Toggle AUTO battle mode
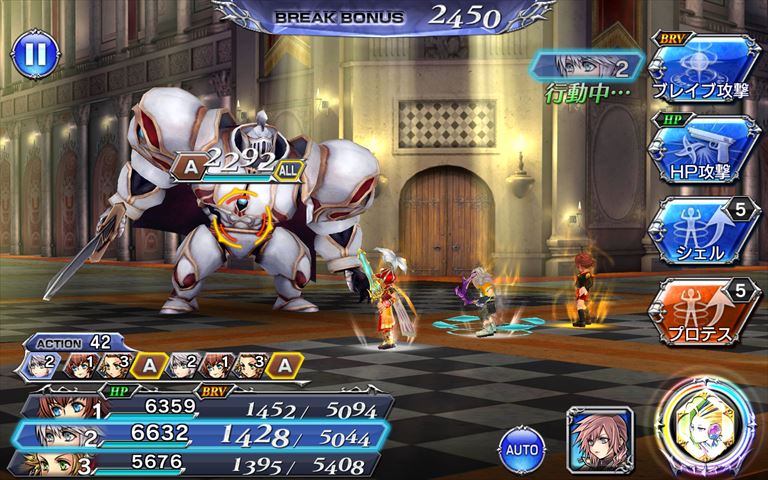The width and height of the screenshot is (768, 480). coord(521,448)
